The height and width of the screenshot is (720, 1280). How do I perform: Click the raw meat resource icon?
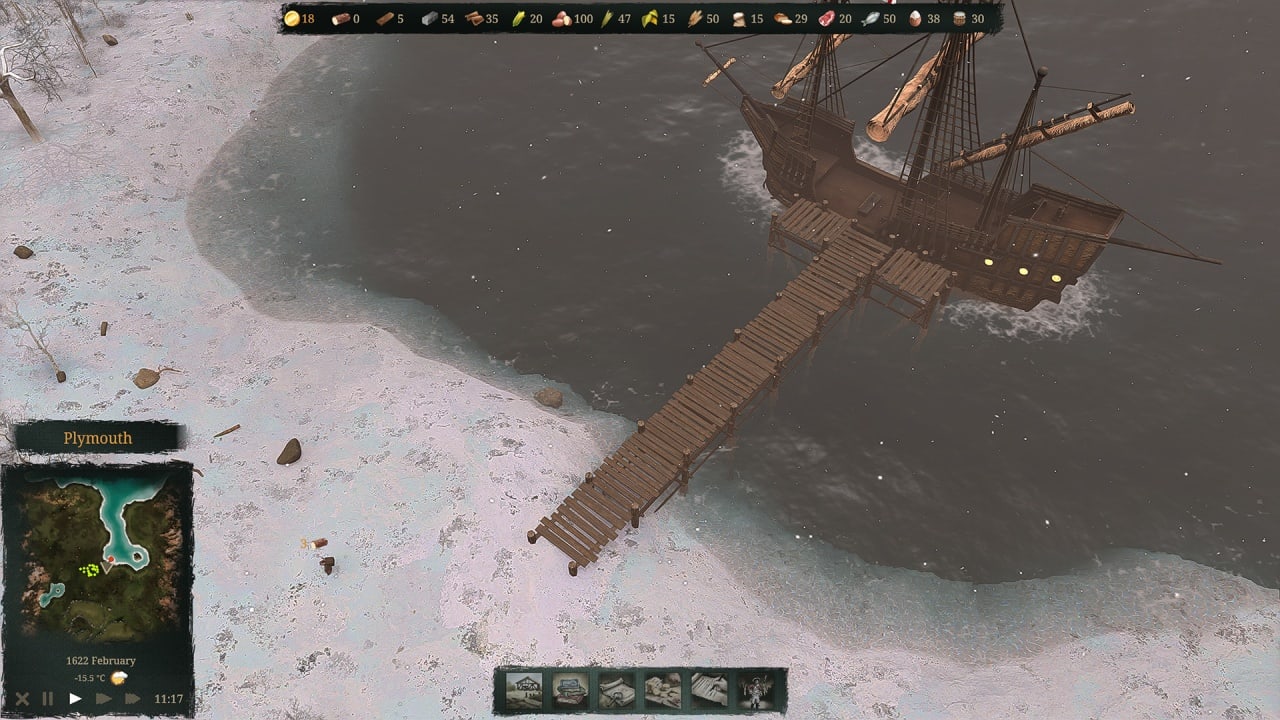tap(826, 19)
